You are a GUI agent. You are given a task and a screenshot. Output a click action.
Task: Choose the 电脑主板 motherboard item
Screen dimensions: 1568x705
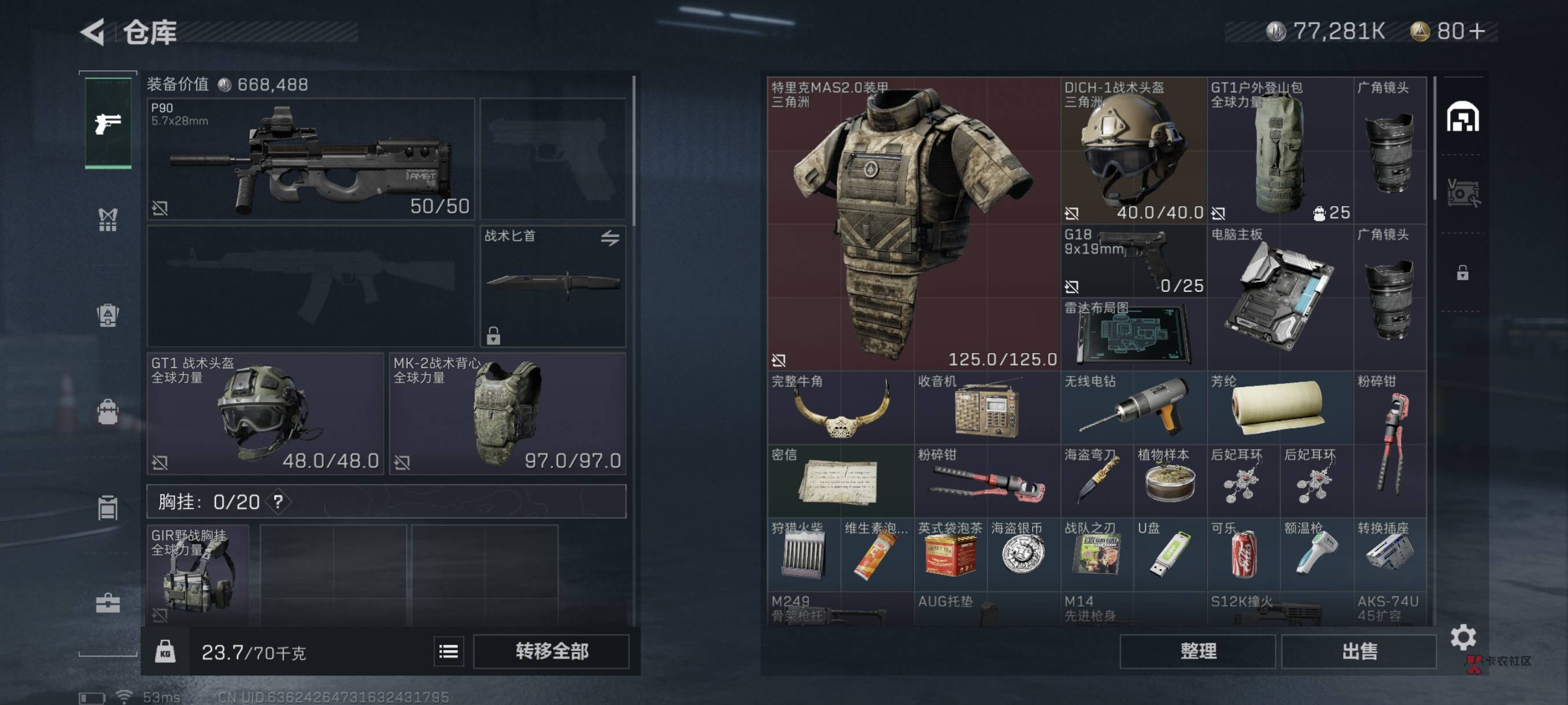1279,297
